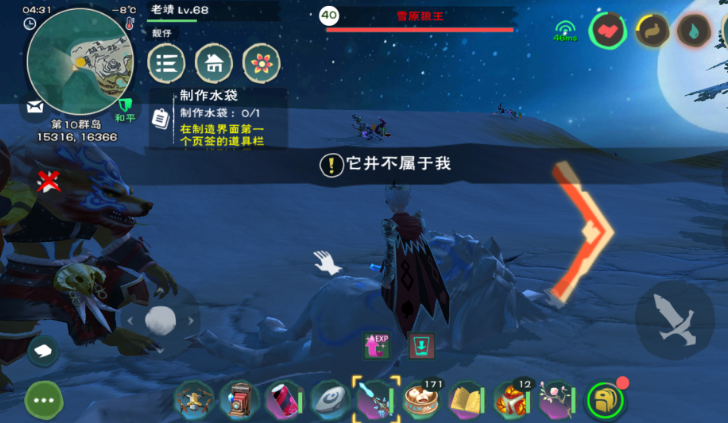728x423 pixels.
Task: Select the red canister hotbar slot
Action: point(285,400)
